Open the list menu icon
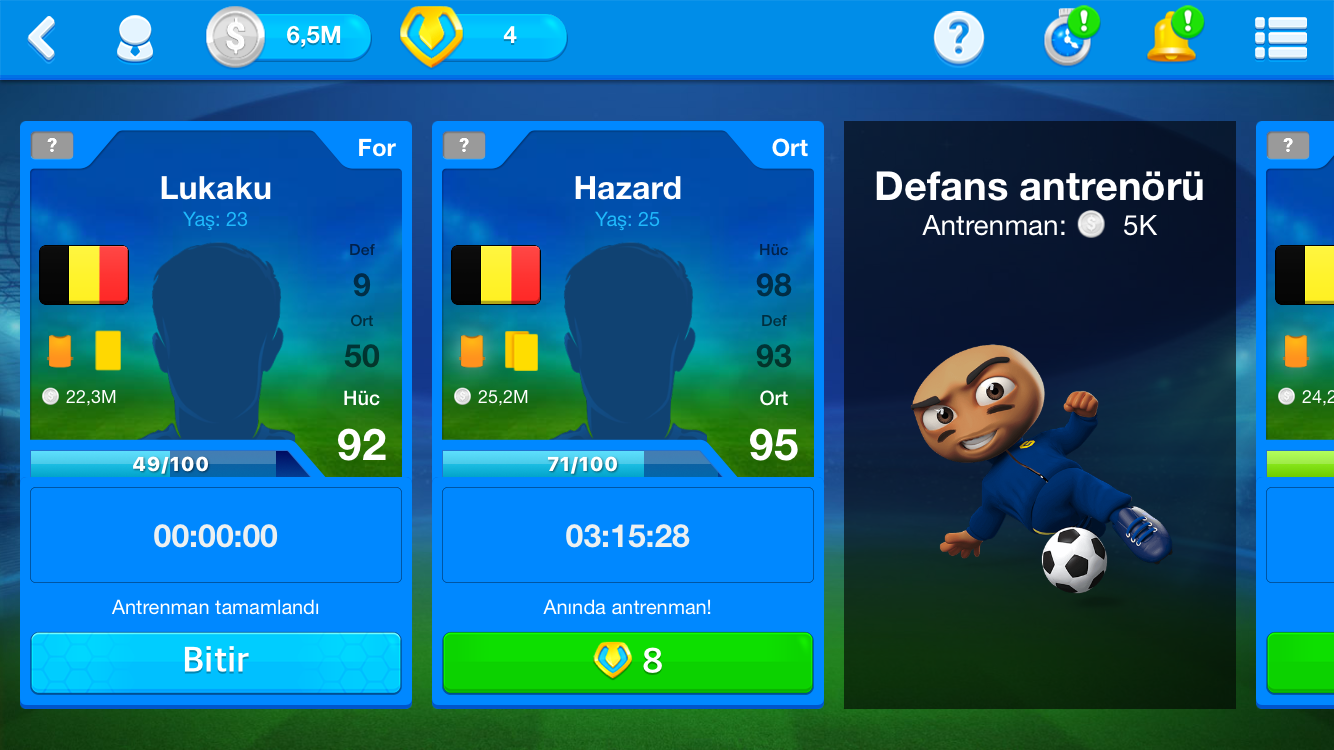The height and width of the screenshot is (750, 1334). point(1280,39)
